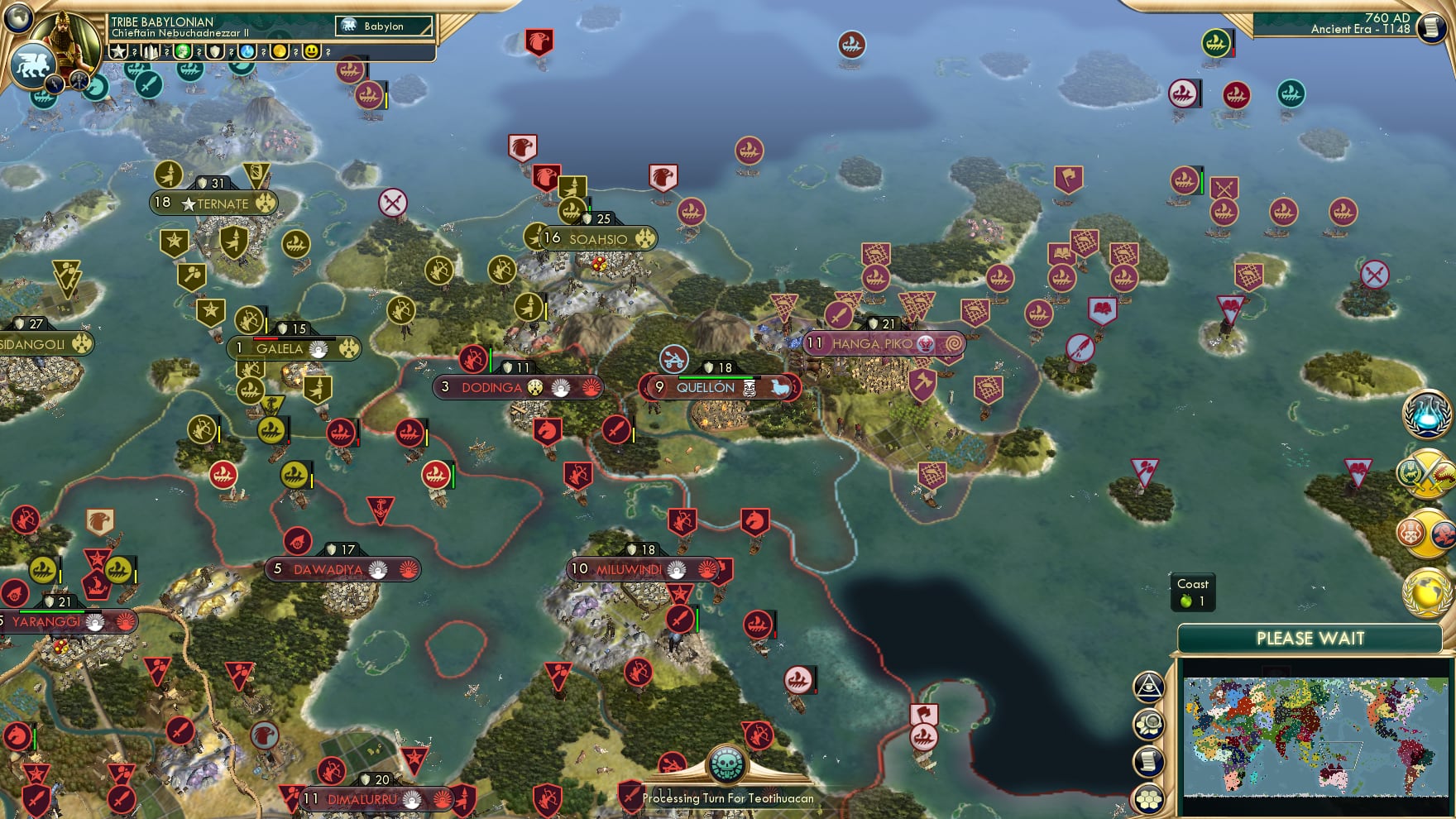Click the shield icon in the top resource bar
This screenshot has height=819, width=1456.
tap(215, 51)
